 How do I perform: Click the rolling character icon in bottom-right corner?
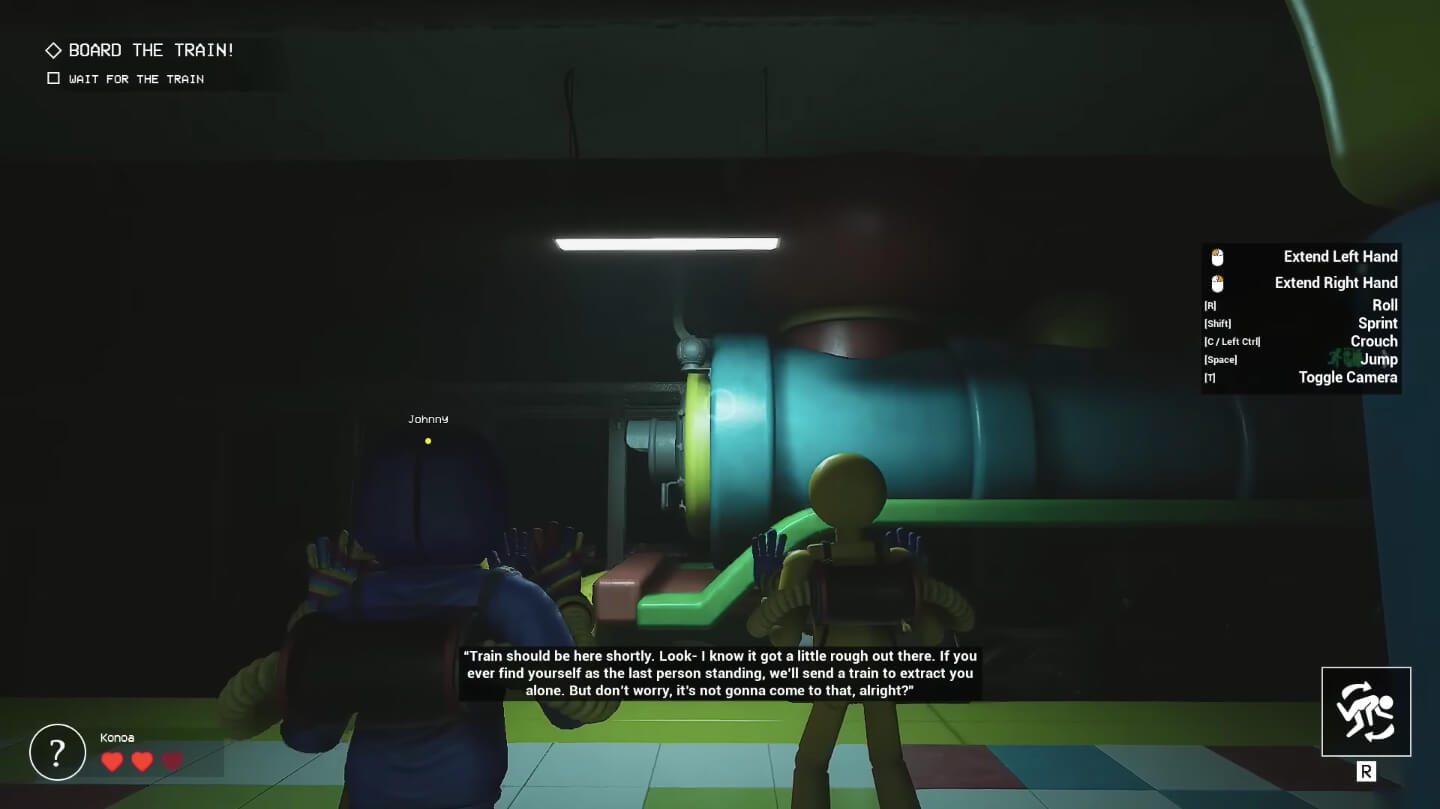(x=1366, y=712)
